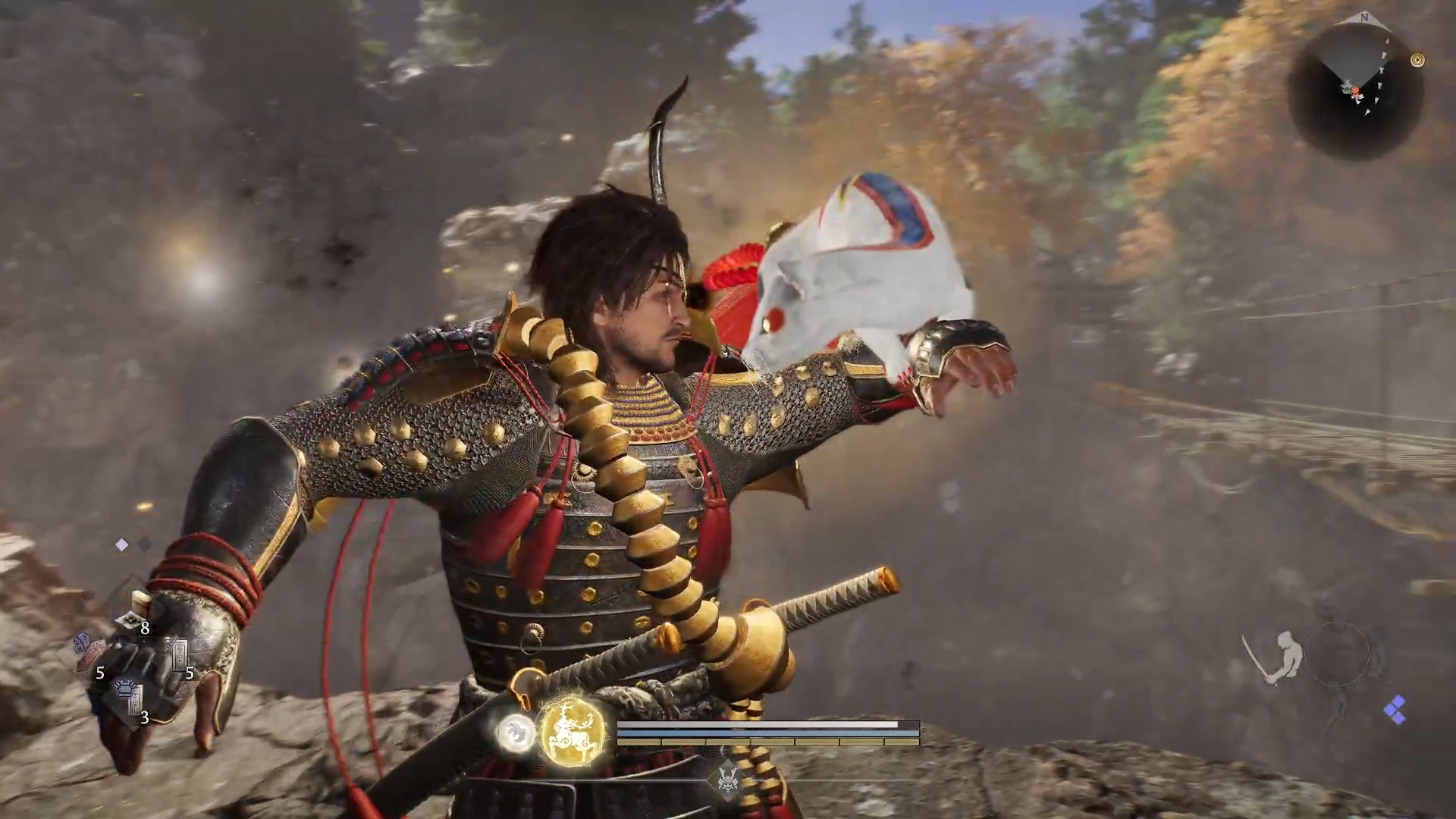Click the blue diamond cluster icon

[x=1394, y=711]
